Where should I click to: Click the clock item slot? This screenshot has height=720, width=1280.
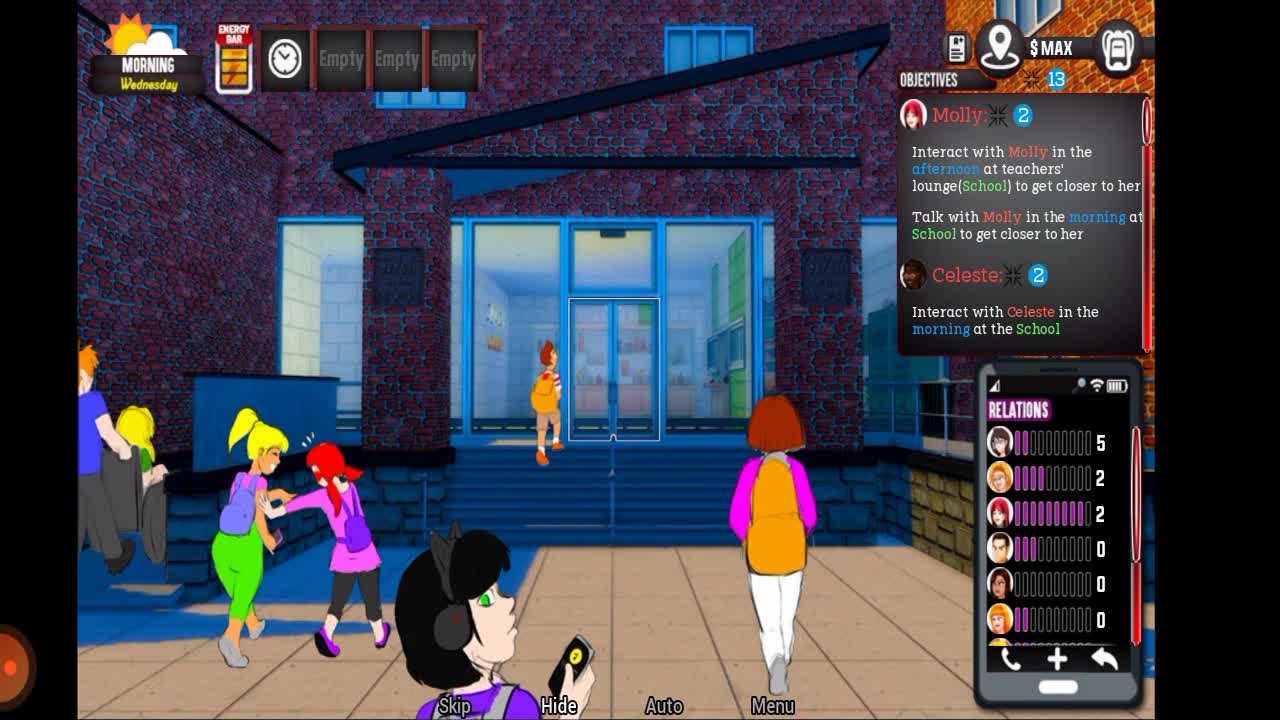tap(285, 59)
